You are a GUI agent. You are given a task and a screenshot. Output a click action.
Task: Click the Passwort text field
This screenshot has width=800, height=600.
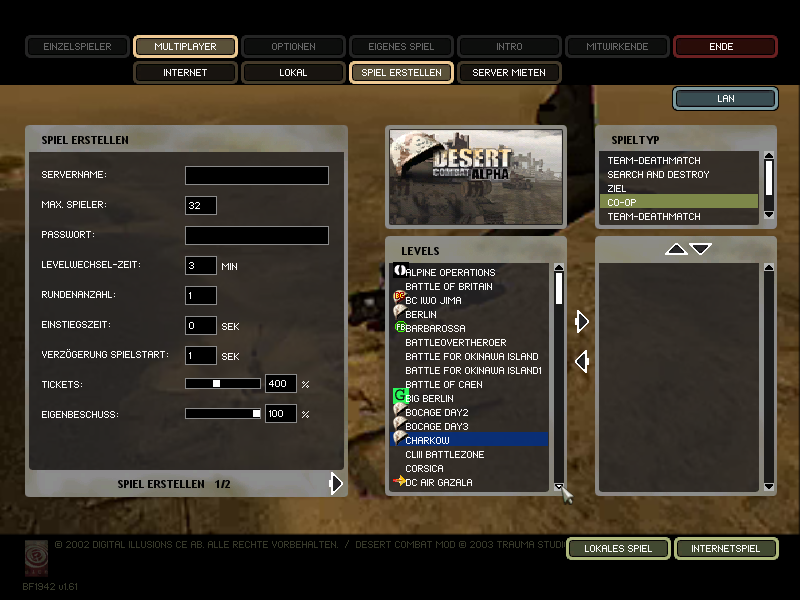point(256,236)
